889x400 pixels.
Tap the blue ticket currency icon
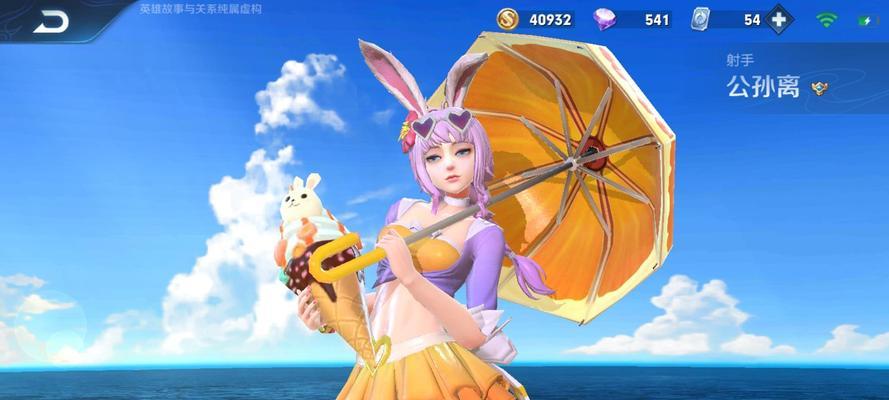pyautogui.click(x=702, y=19)
